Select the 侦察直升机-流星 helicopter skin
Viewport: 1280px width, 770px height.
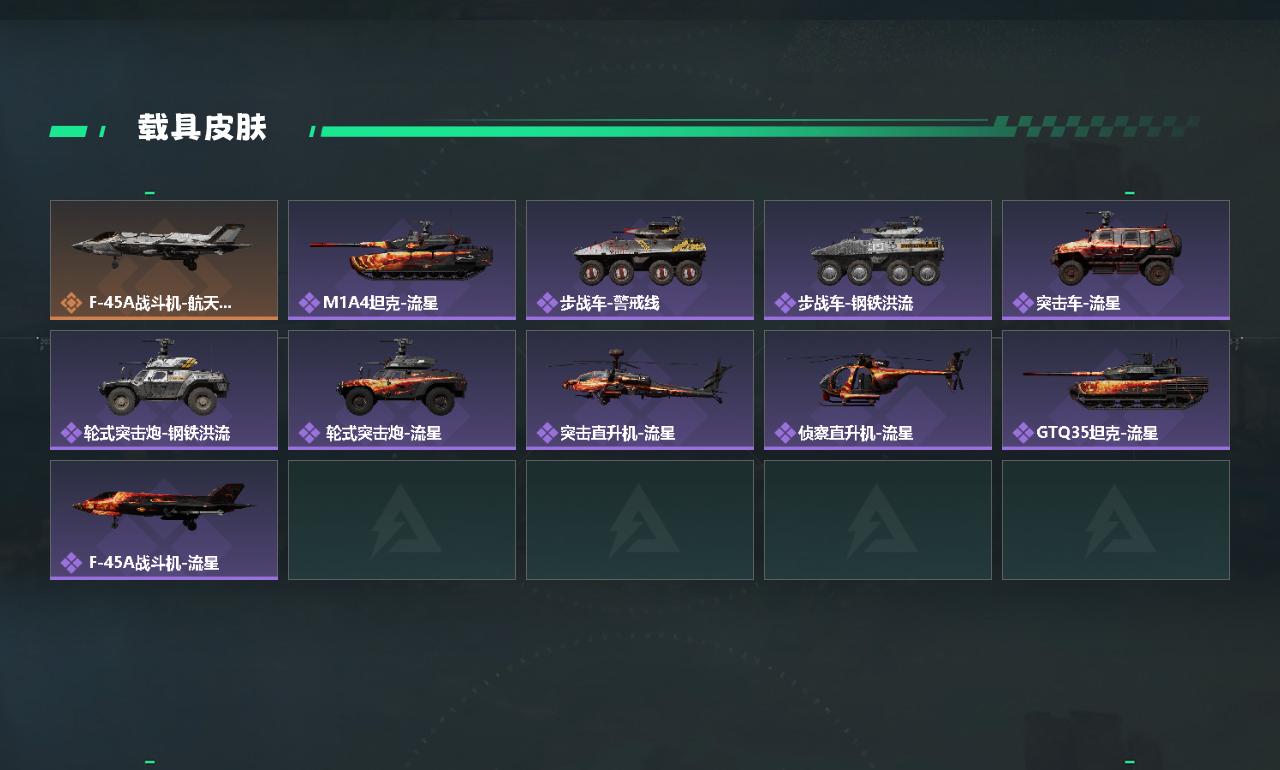878,389
